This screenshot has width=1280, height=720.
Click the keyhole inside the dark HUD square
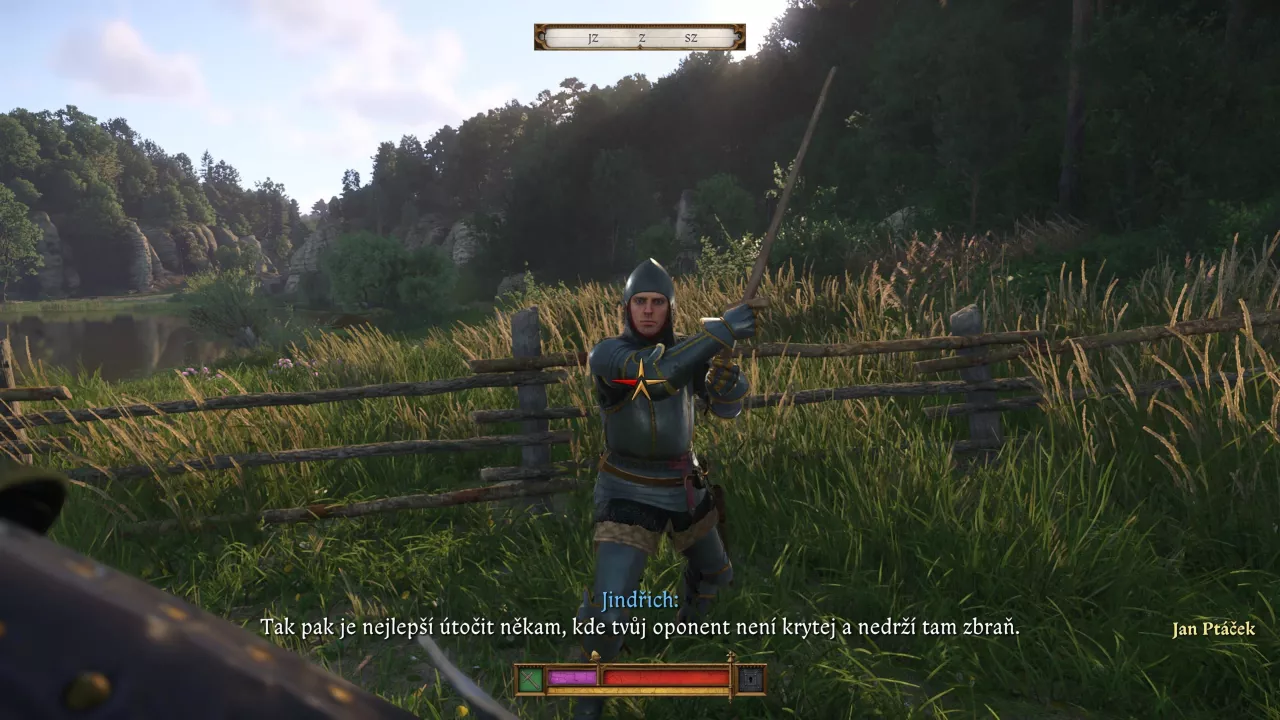pos(750,680)
